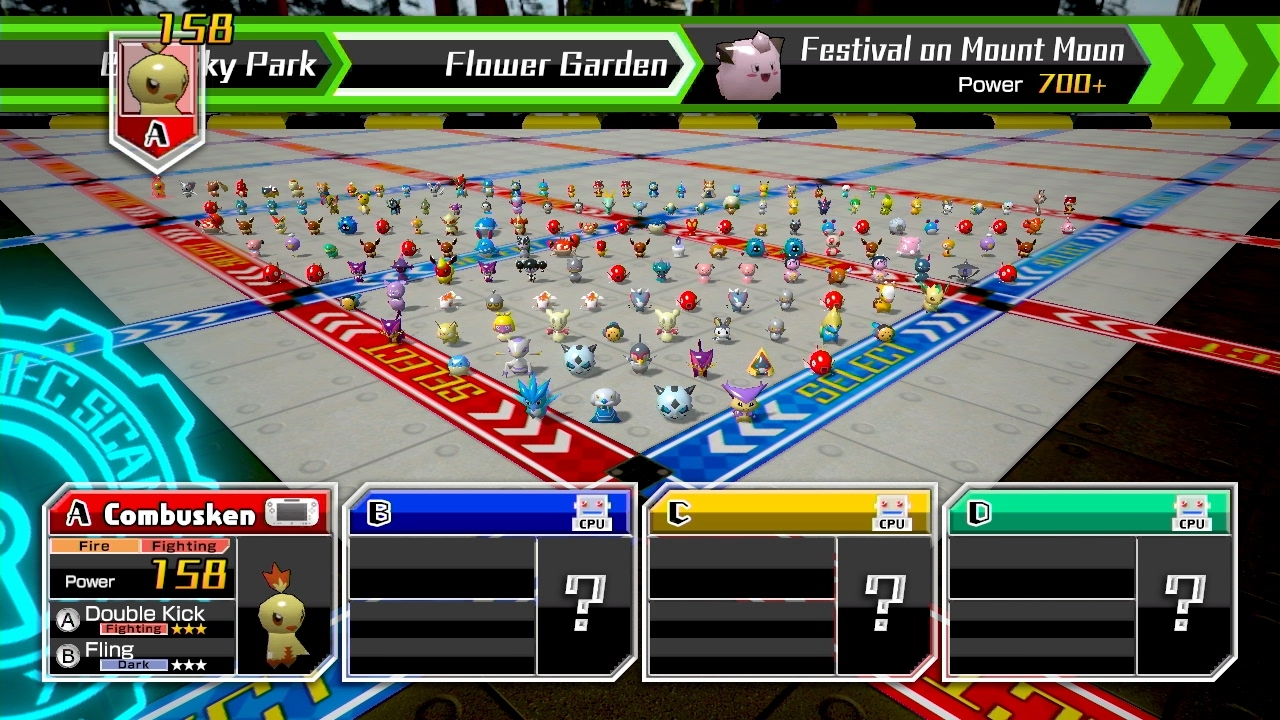The height and width of the screenshot is (720, 1280).
Task: Click the Fire type badge on Combusken's card
Action: 96,546
